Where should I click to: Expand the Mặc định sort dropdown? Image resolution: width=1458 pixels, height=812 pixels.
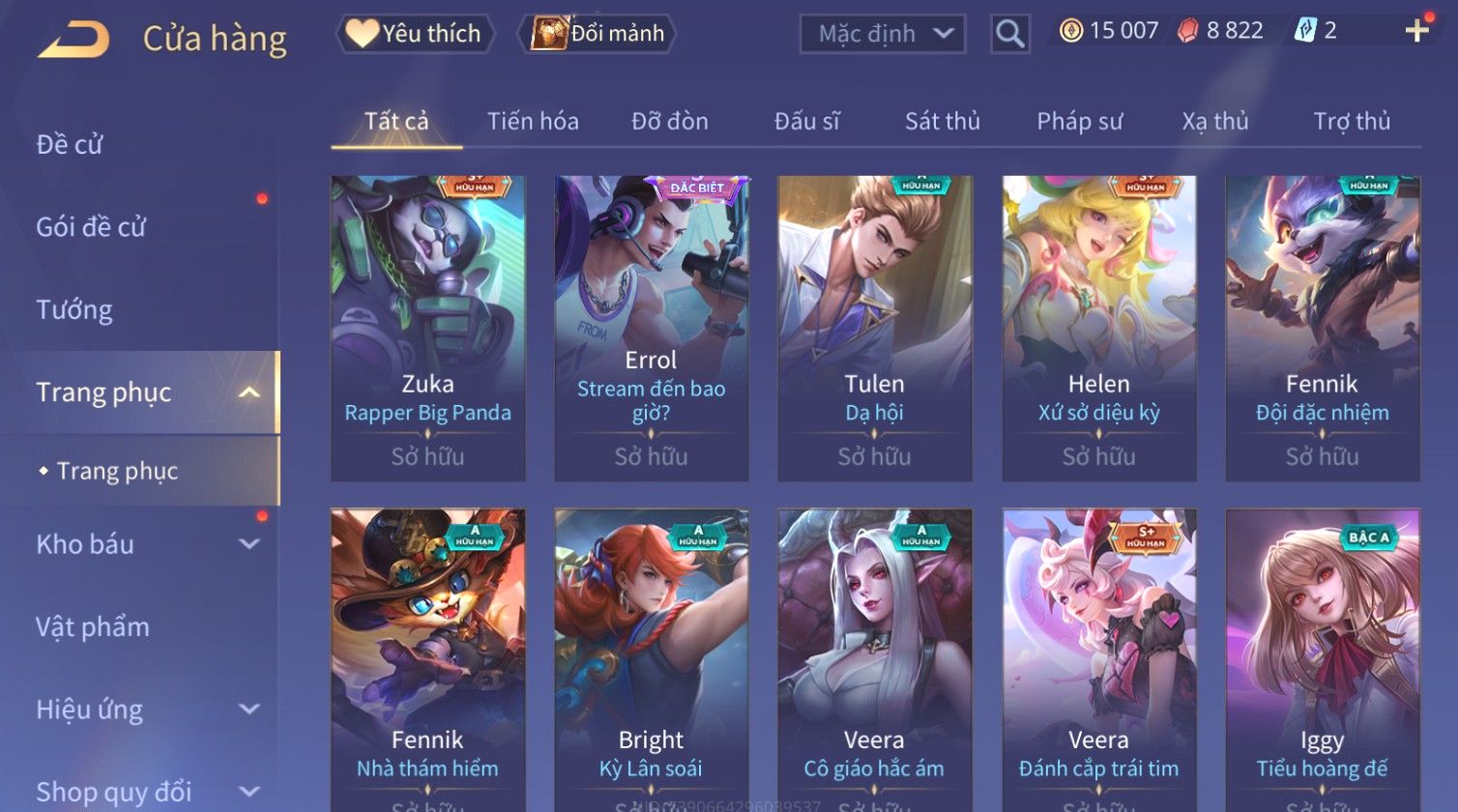(882, 34)
